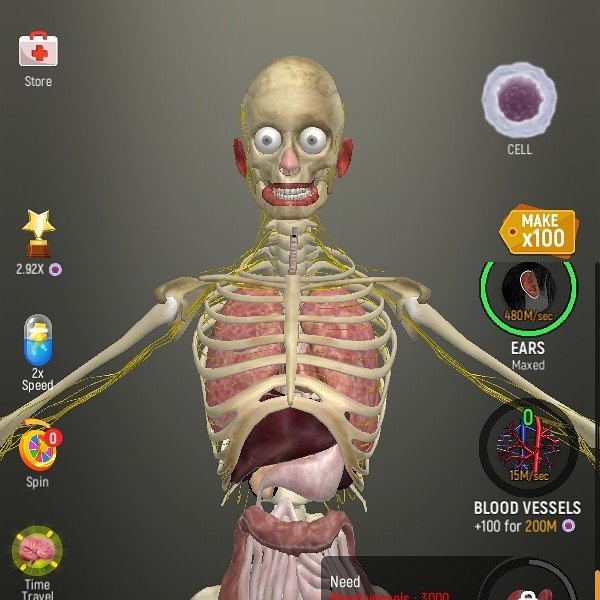This screenshot has width=600, height=600.
Task: Upgrade the Blood Vessels organ
Action: pyautogui.click(x=527, y=447)
